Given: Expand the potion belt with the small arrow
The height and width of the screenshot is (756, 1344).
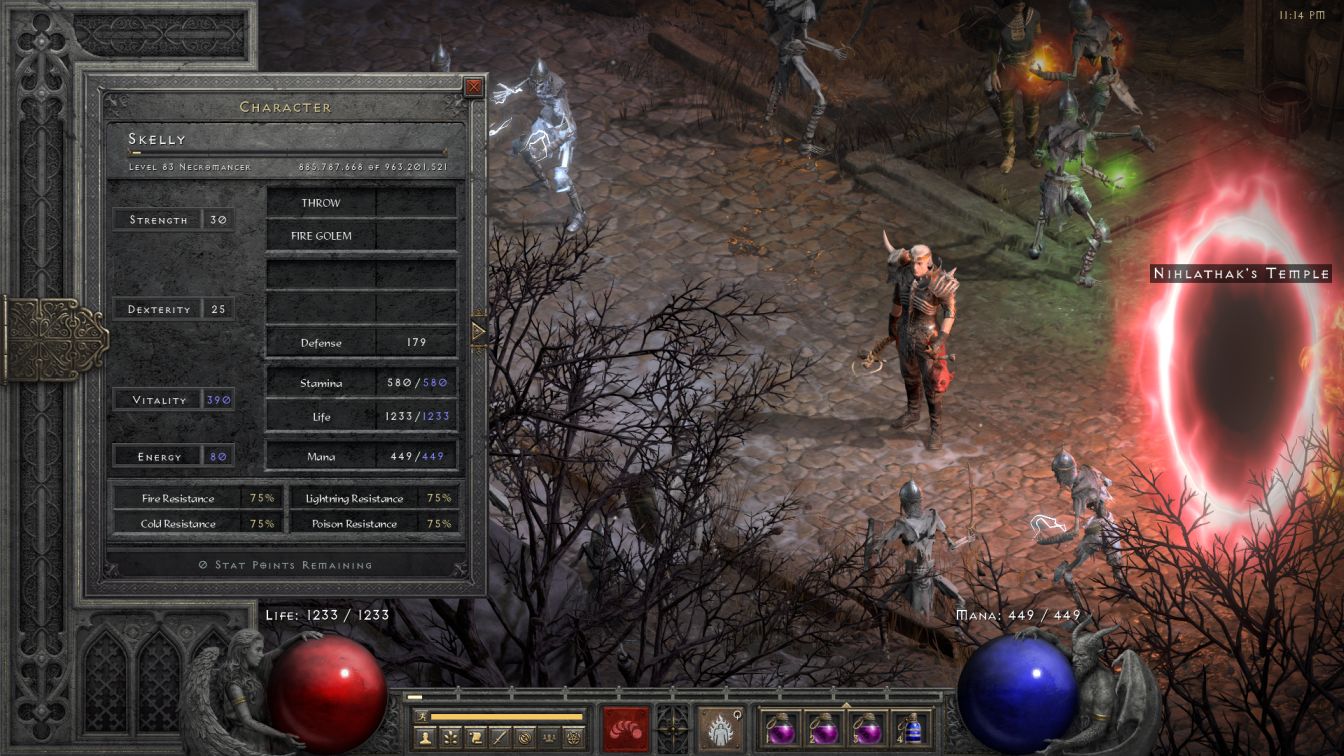Looking at the screenshot, I should click(x=846, y=705).
